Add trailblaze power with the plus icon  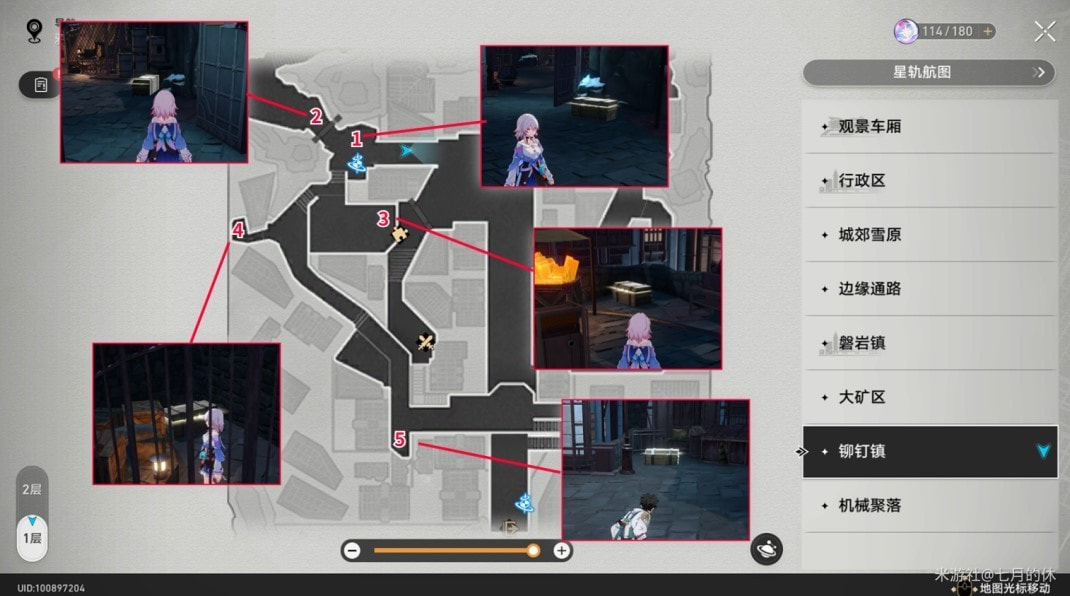coord(987,31)
